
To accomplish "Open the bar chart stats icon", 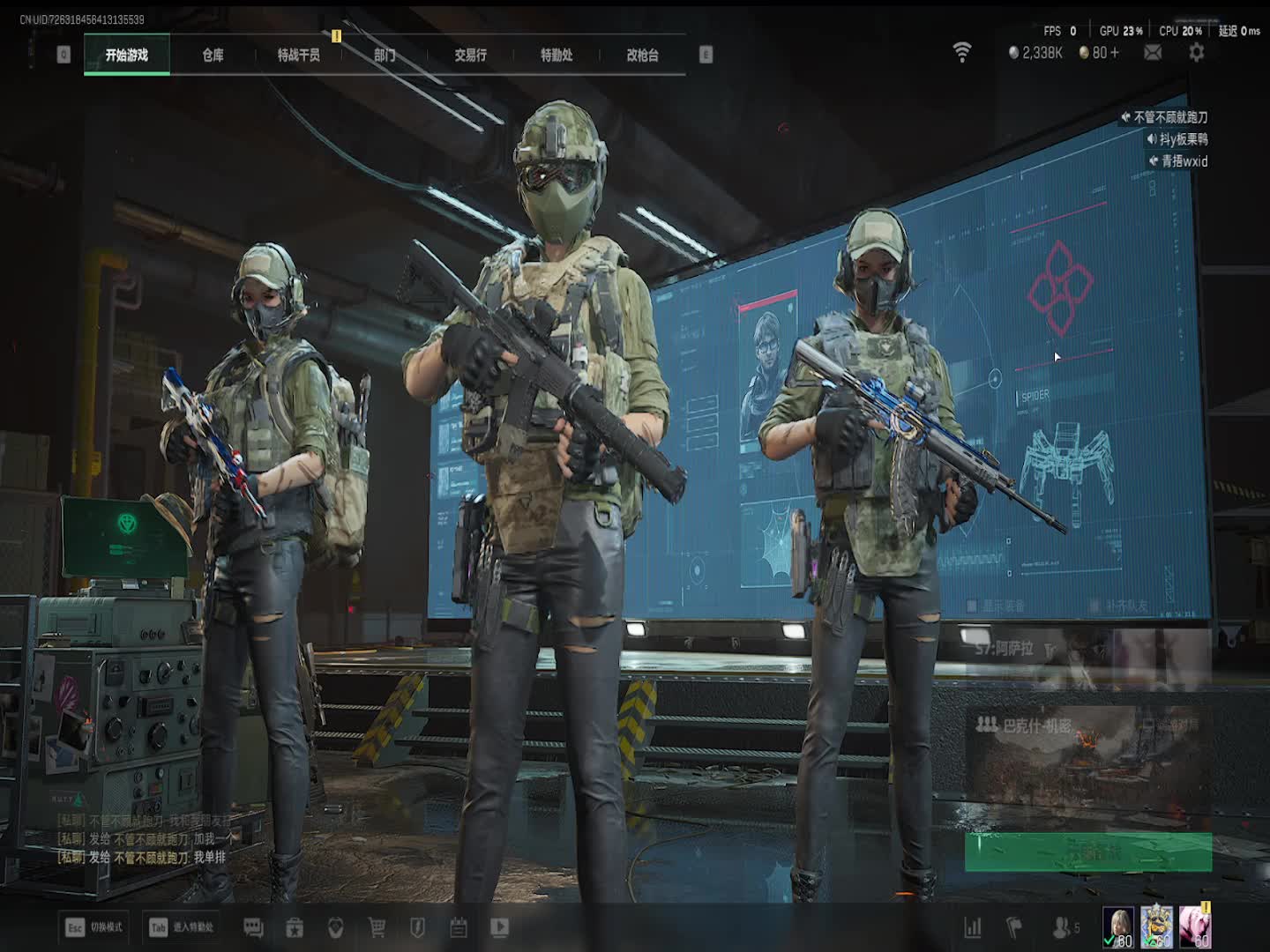I will click(x=973, y=927).
